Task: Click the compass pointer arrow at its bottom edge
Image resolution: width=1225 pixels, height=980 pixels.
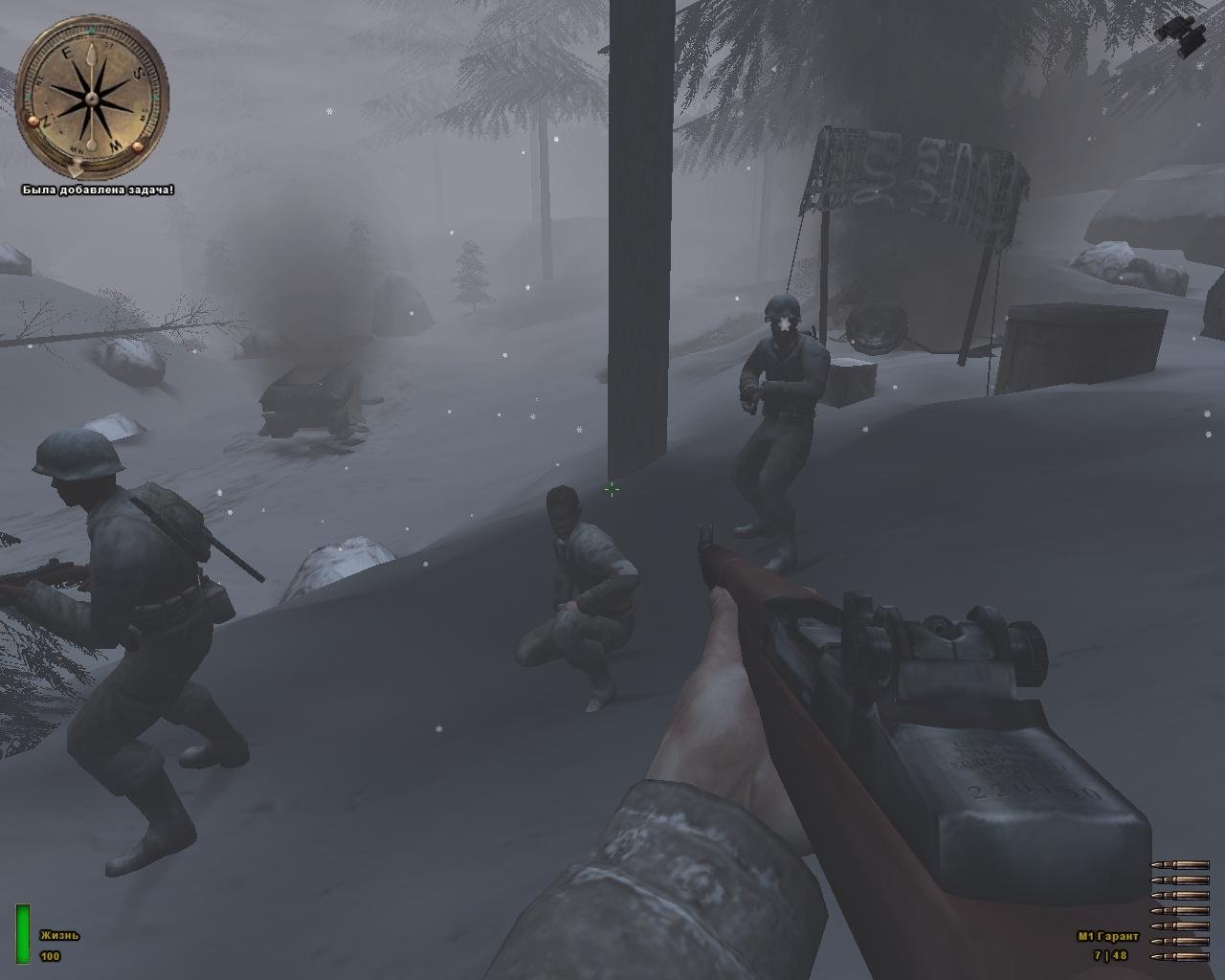Action: [76, 168]
